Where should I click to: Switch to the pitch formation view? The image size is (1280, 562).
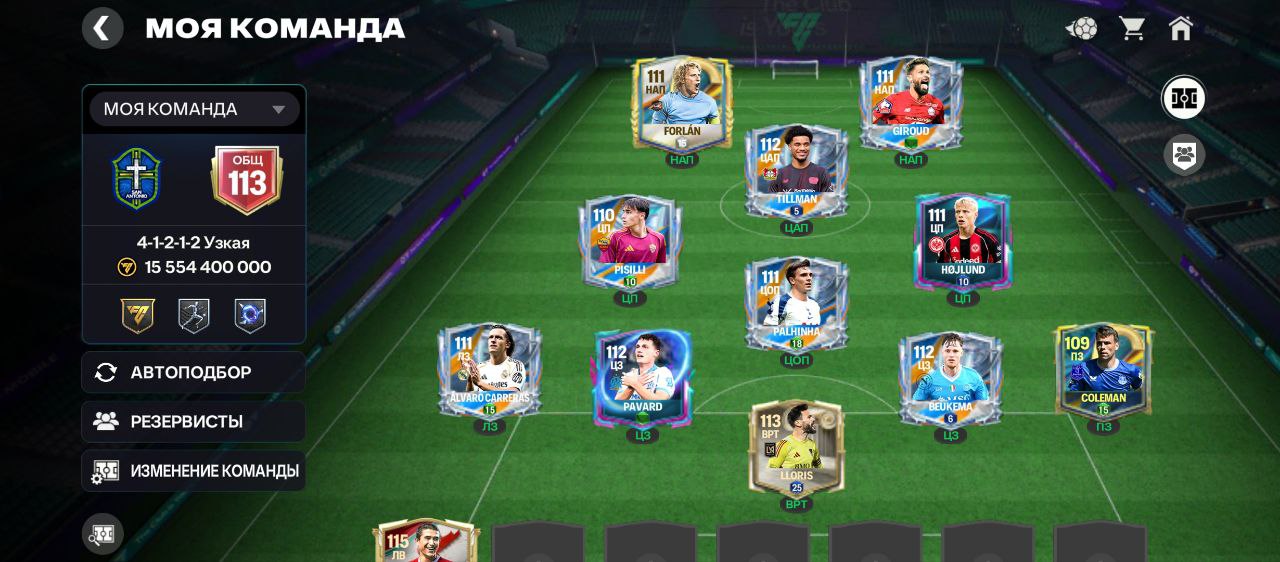point(1183,99)
